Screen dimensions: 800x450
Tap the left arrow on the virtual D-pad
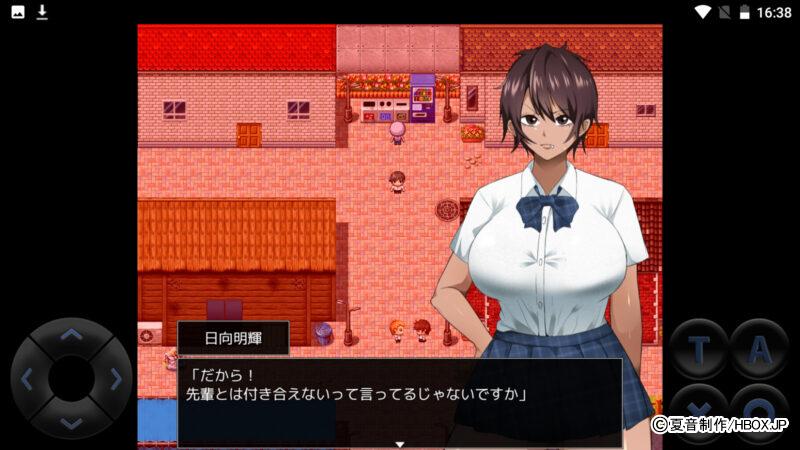[27, 379]
